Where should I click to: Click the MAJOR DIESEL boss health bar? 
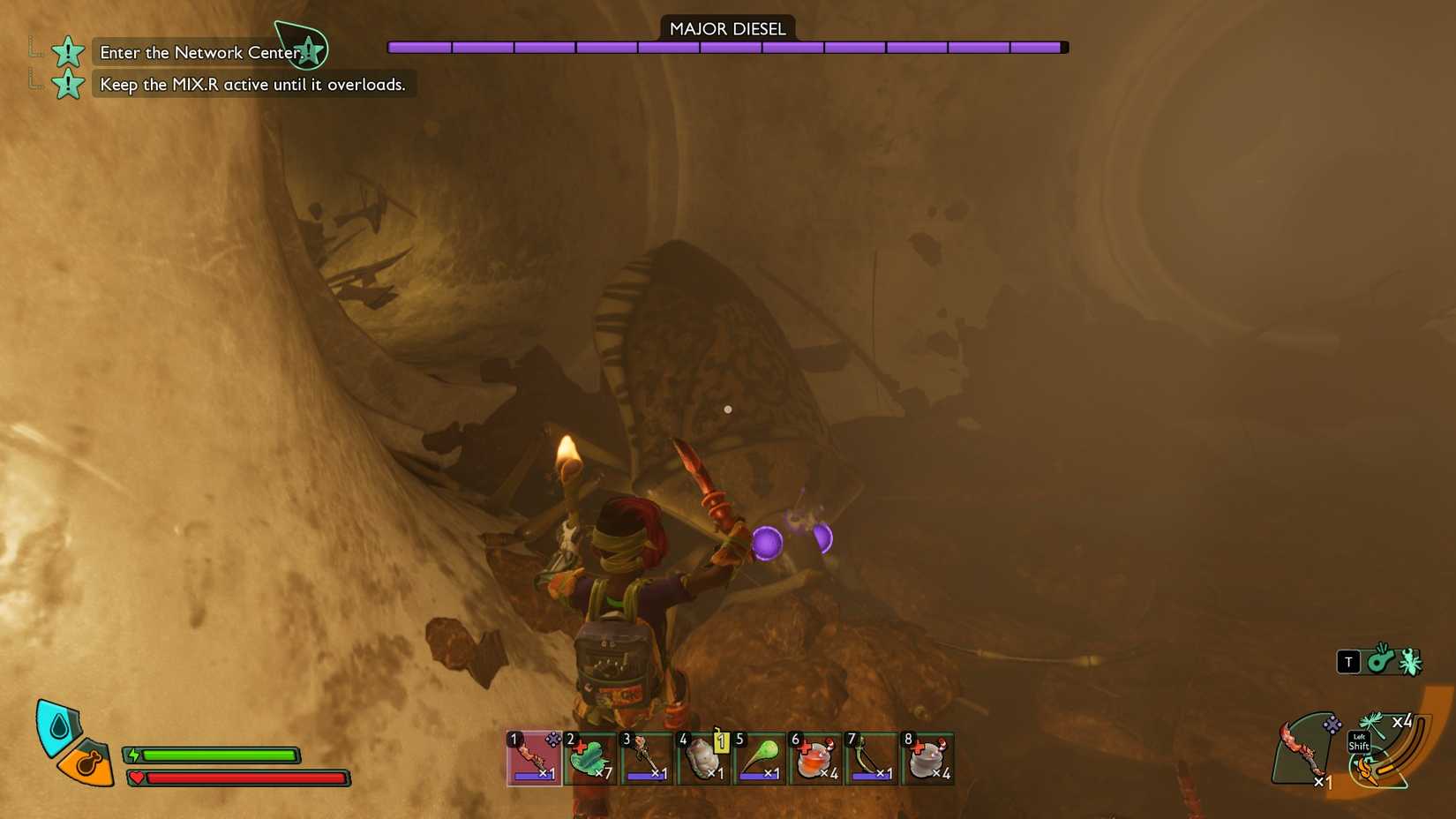[727, 47]
